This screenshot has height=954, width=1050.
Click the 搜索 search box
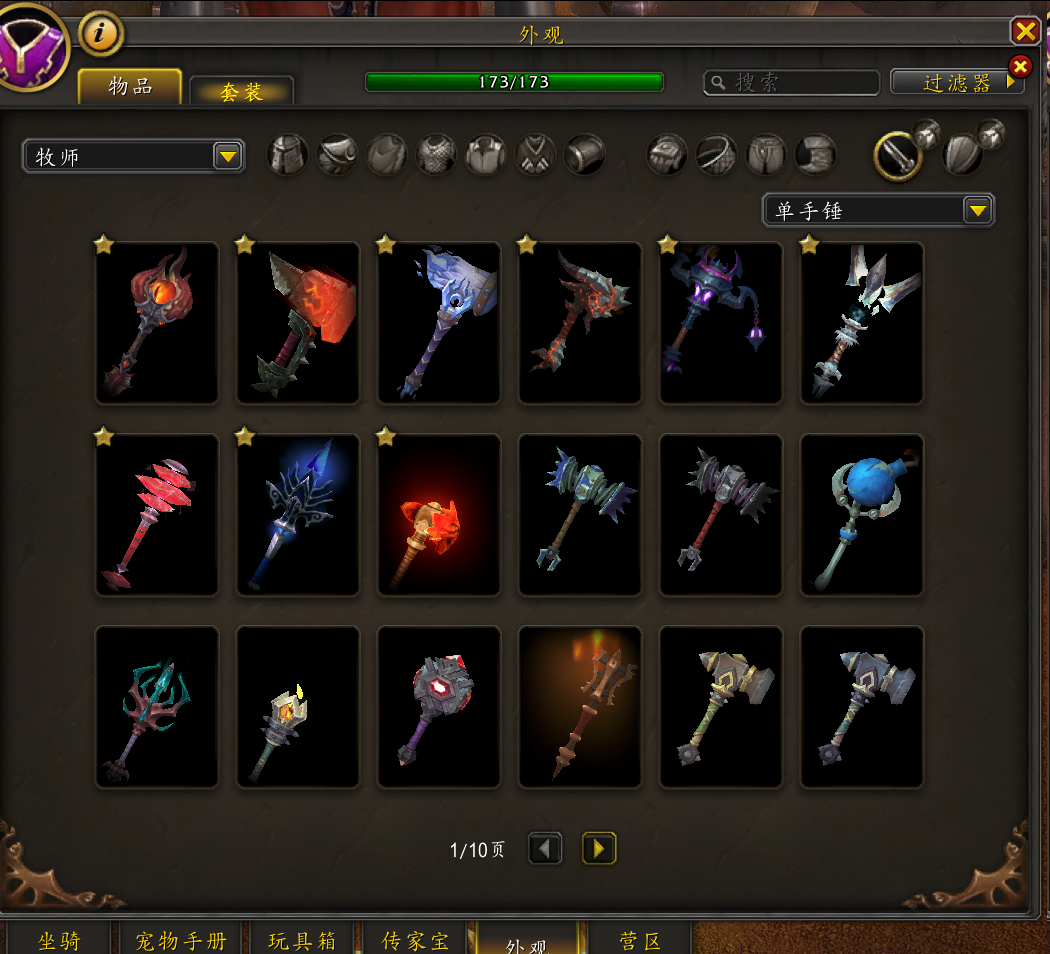click(792, 82)
